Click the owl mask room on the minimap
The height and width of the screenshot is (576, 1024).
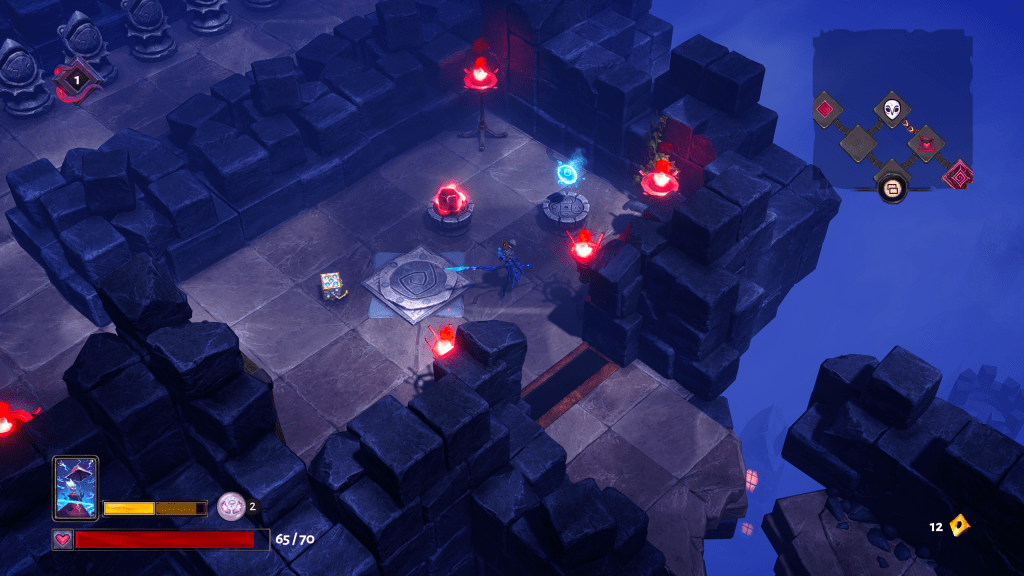(892, 109)
